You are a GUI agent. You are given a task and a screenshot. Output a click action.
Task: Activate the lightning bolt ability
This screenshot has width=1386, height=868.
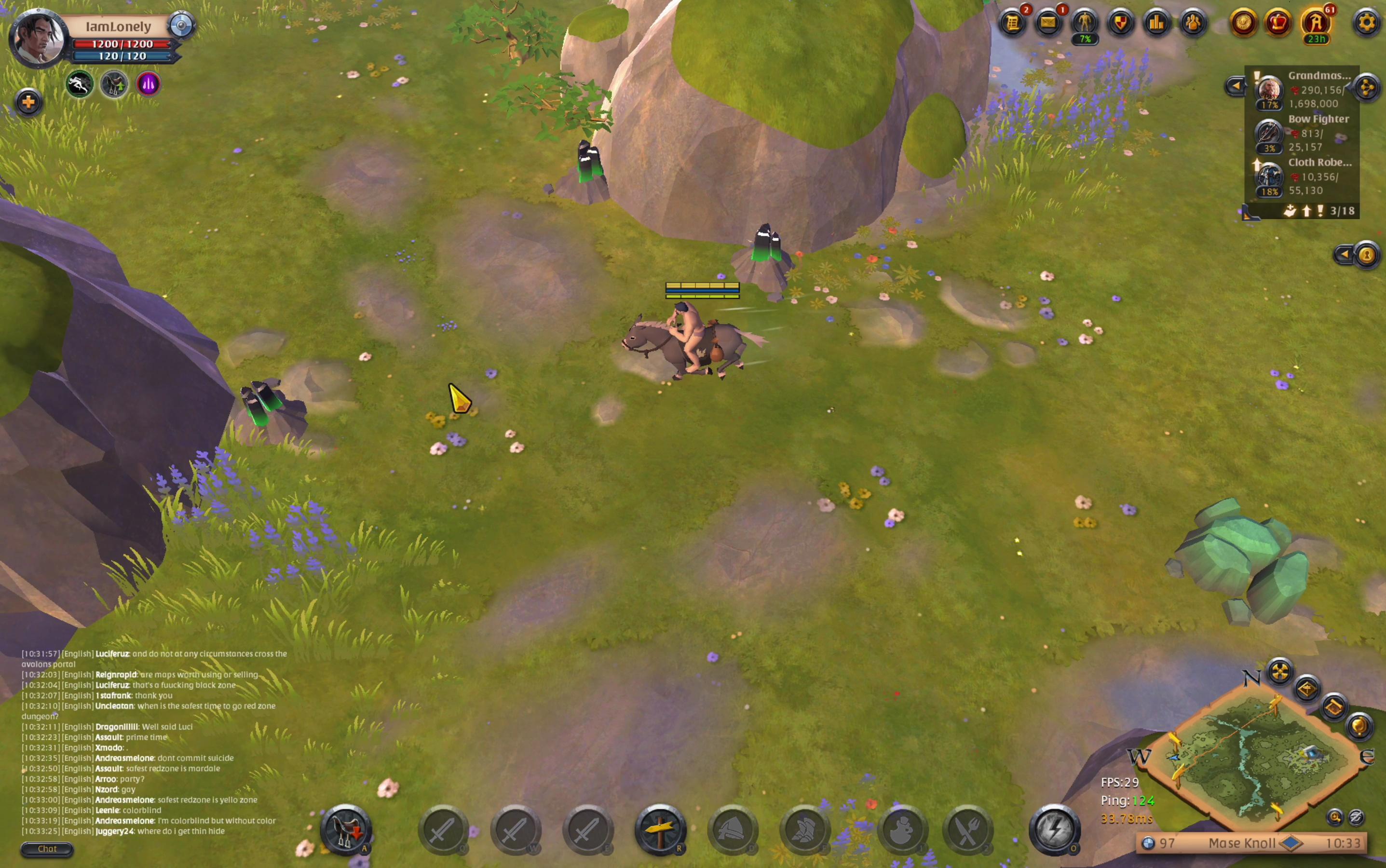tap(1054, 830)
